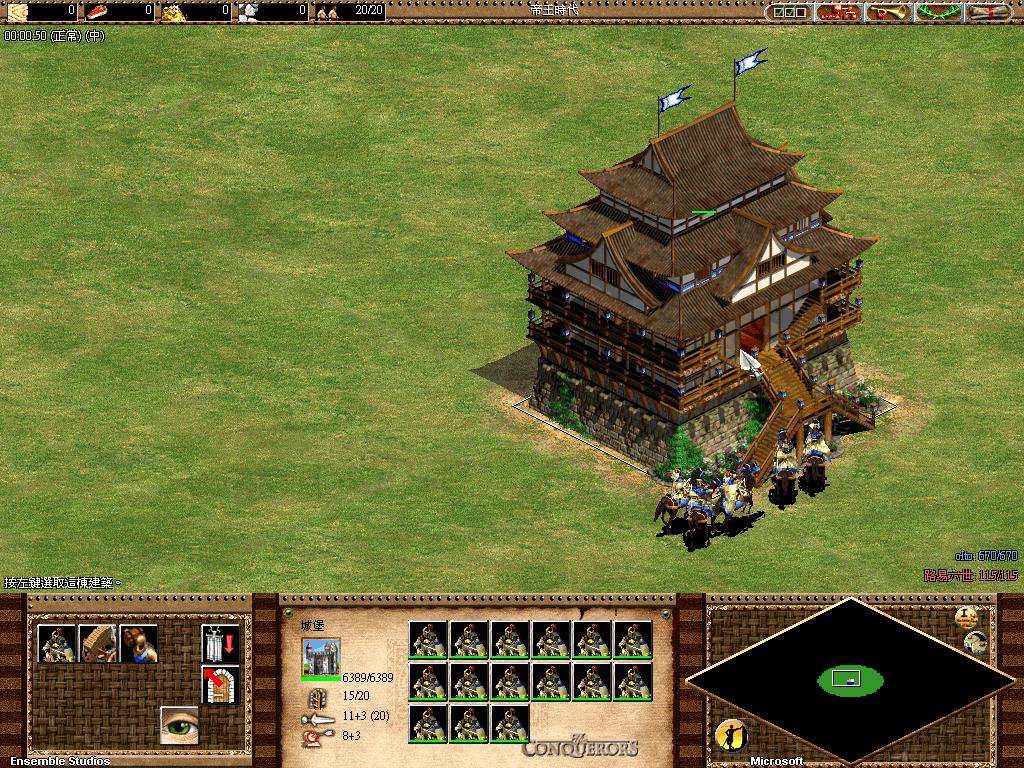
Task: Select the doorway with red arrow icon
Action: 220,684
